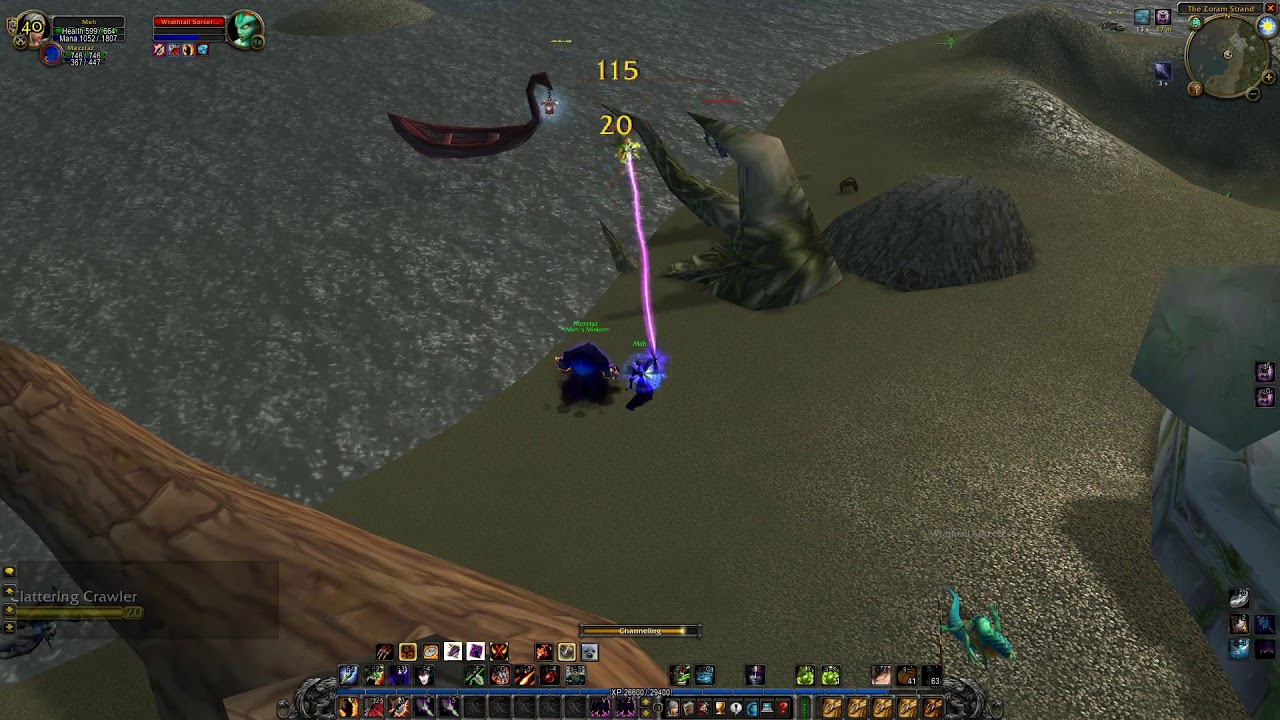This screenshot has height=720, width=1280.
Task: Open the computer-icon game menu button
Action: (767, 708)
